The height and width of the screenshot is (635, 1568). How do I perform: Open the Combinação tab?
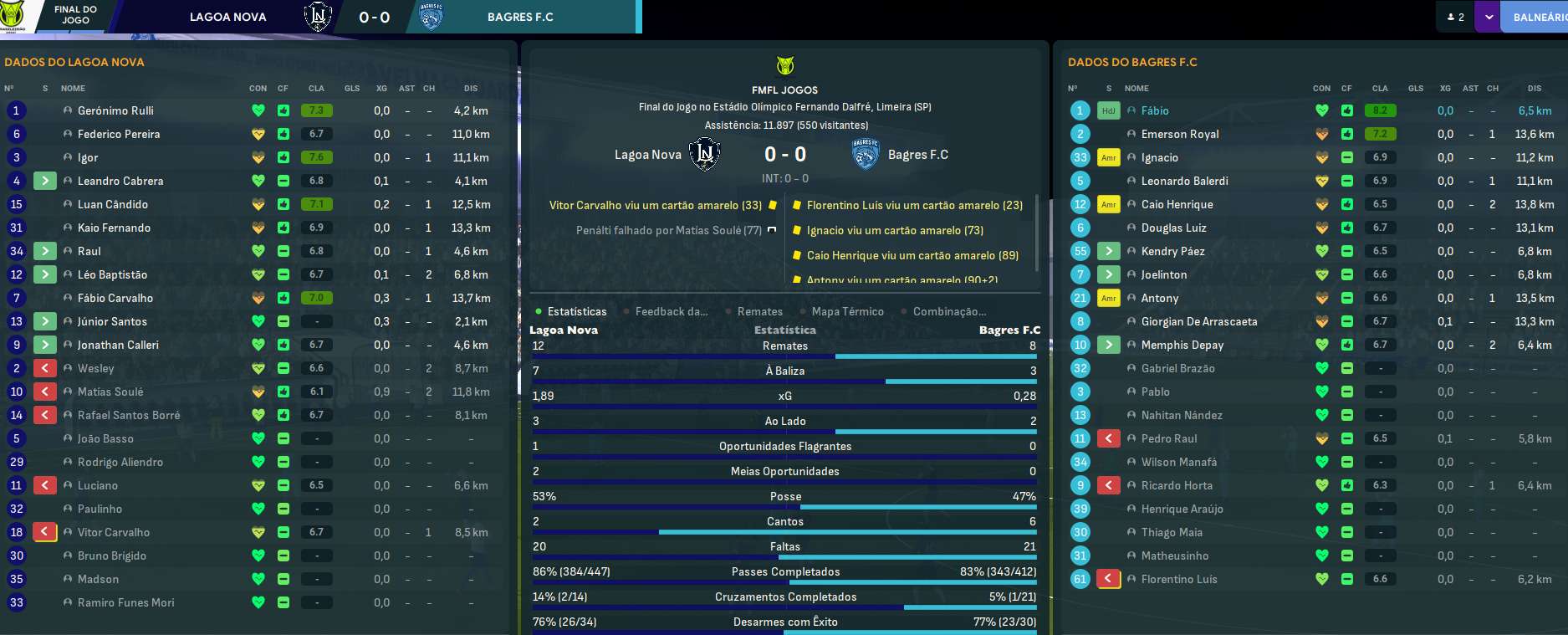click(x=949, y=311)
